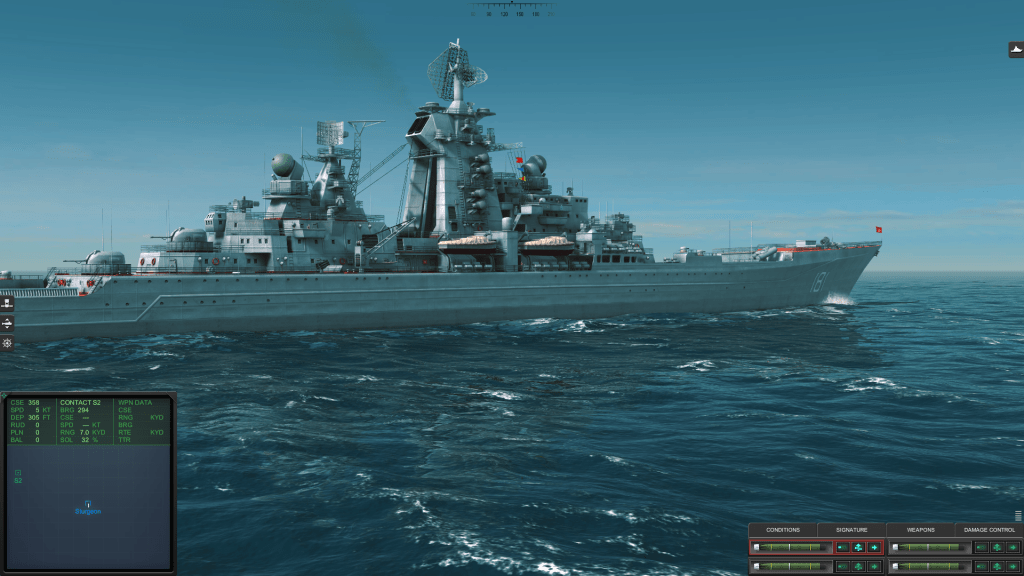Click the topmost left sidebar ship icon
The height and width of the screenshot is (576, 1024).
coord(7,303)
